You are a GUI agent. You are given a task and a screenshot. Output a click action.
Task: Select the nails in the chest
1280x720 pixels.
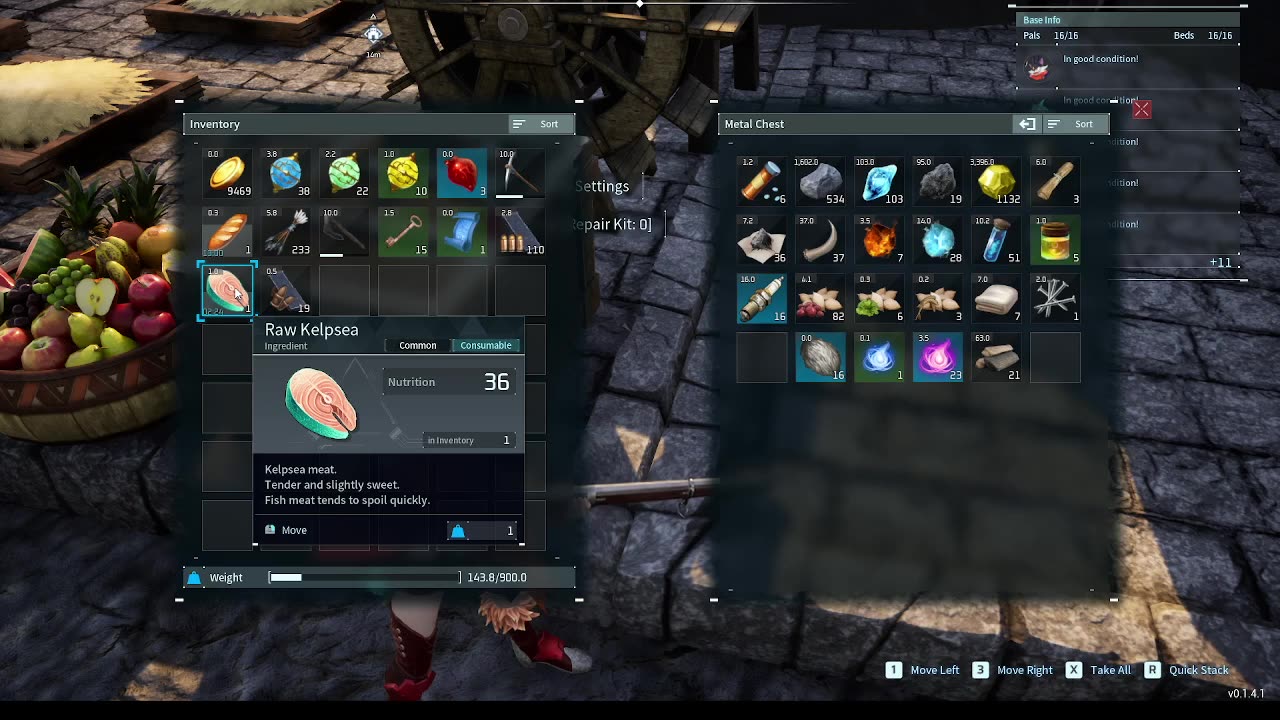click(x=1055, y=299)
